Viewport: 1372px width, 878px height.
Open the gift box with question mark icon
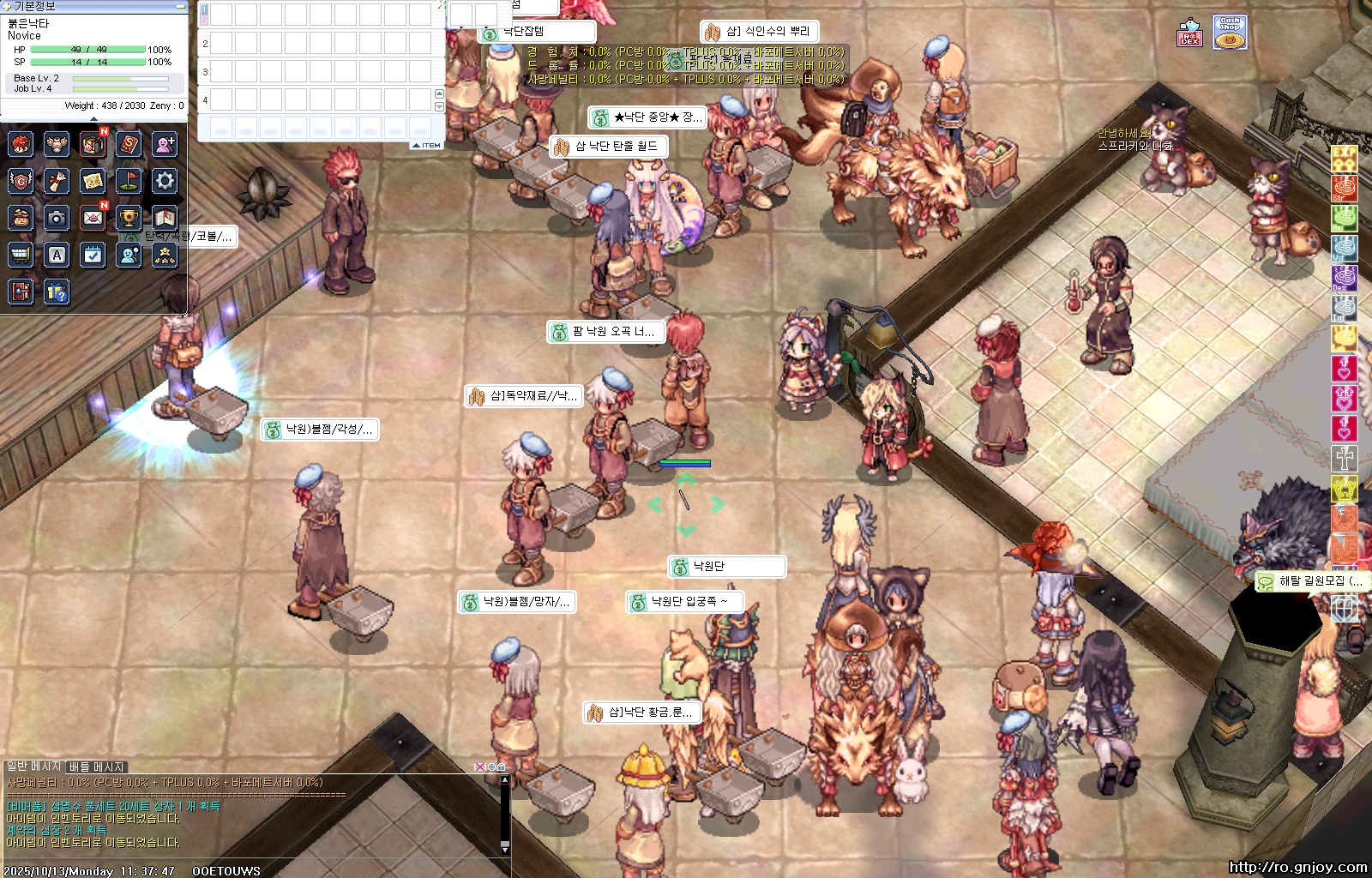pos(57,292)
